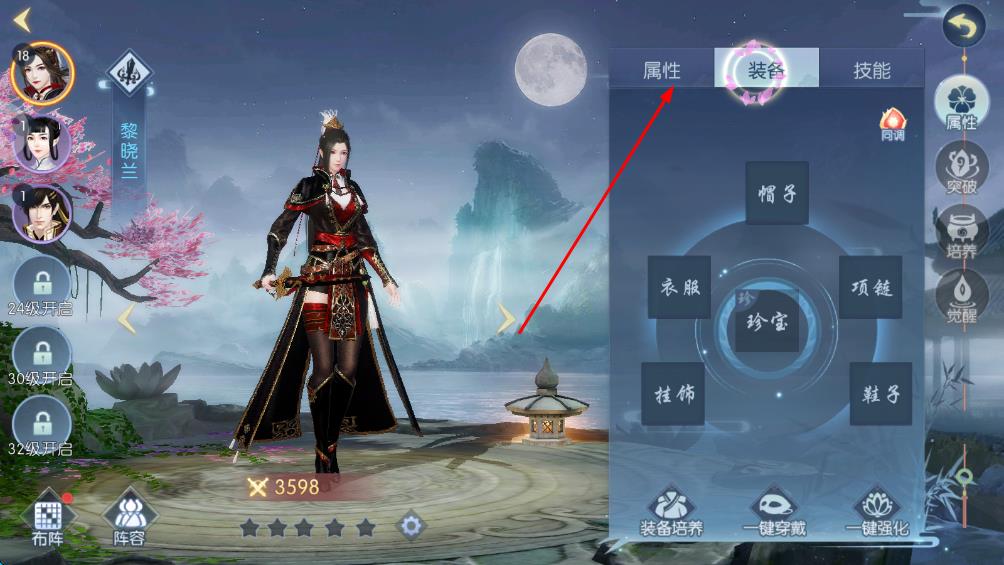This screenshot has width=1004, height=565.
Task: Activate 一键穿戴 auto-equip
Action: 775,511
